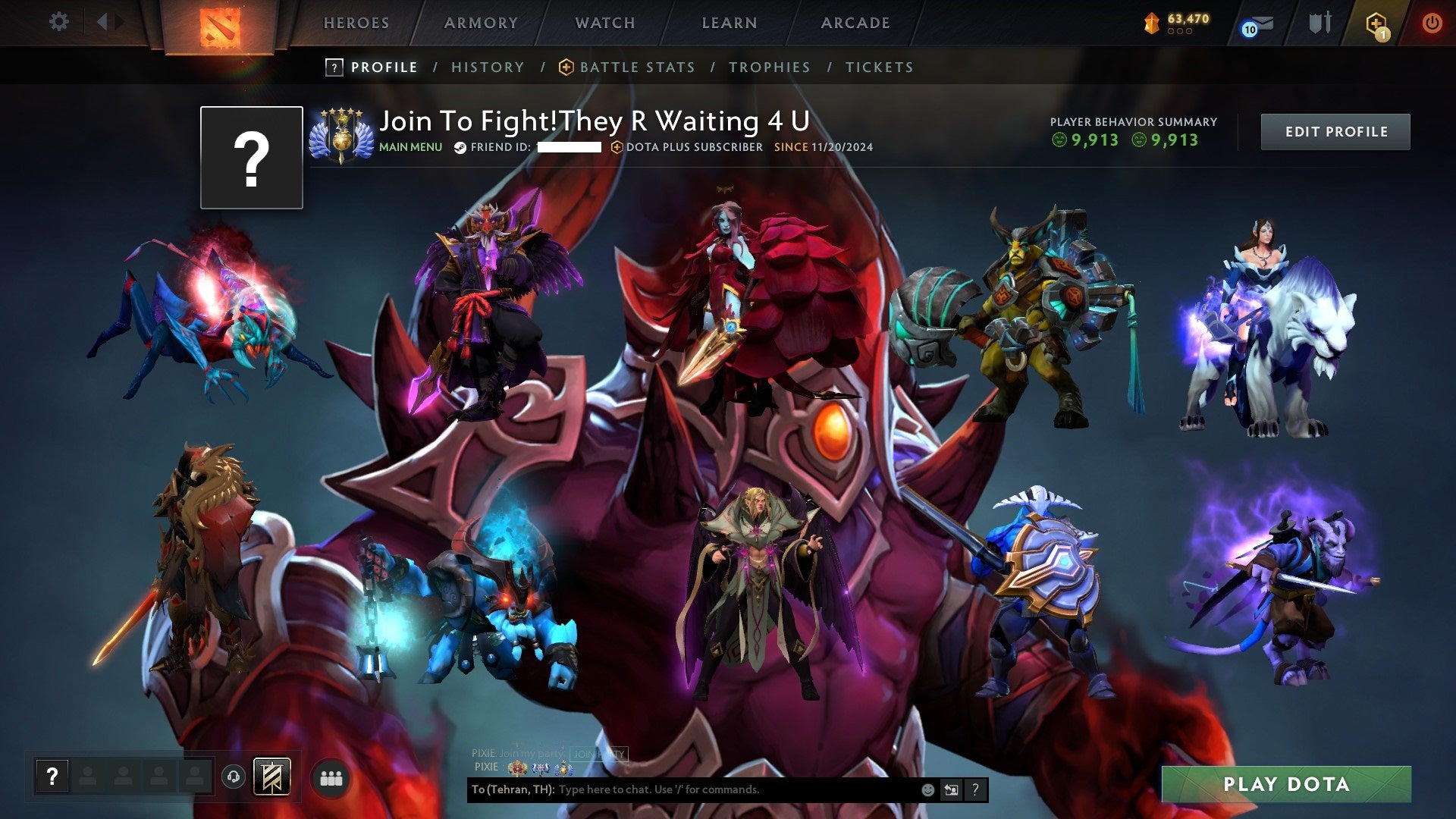This screenshot has height=819, width=1456.
Task: Open settings via the gear icon
Action: pyautogui.click(x=58, y=21)
